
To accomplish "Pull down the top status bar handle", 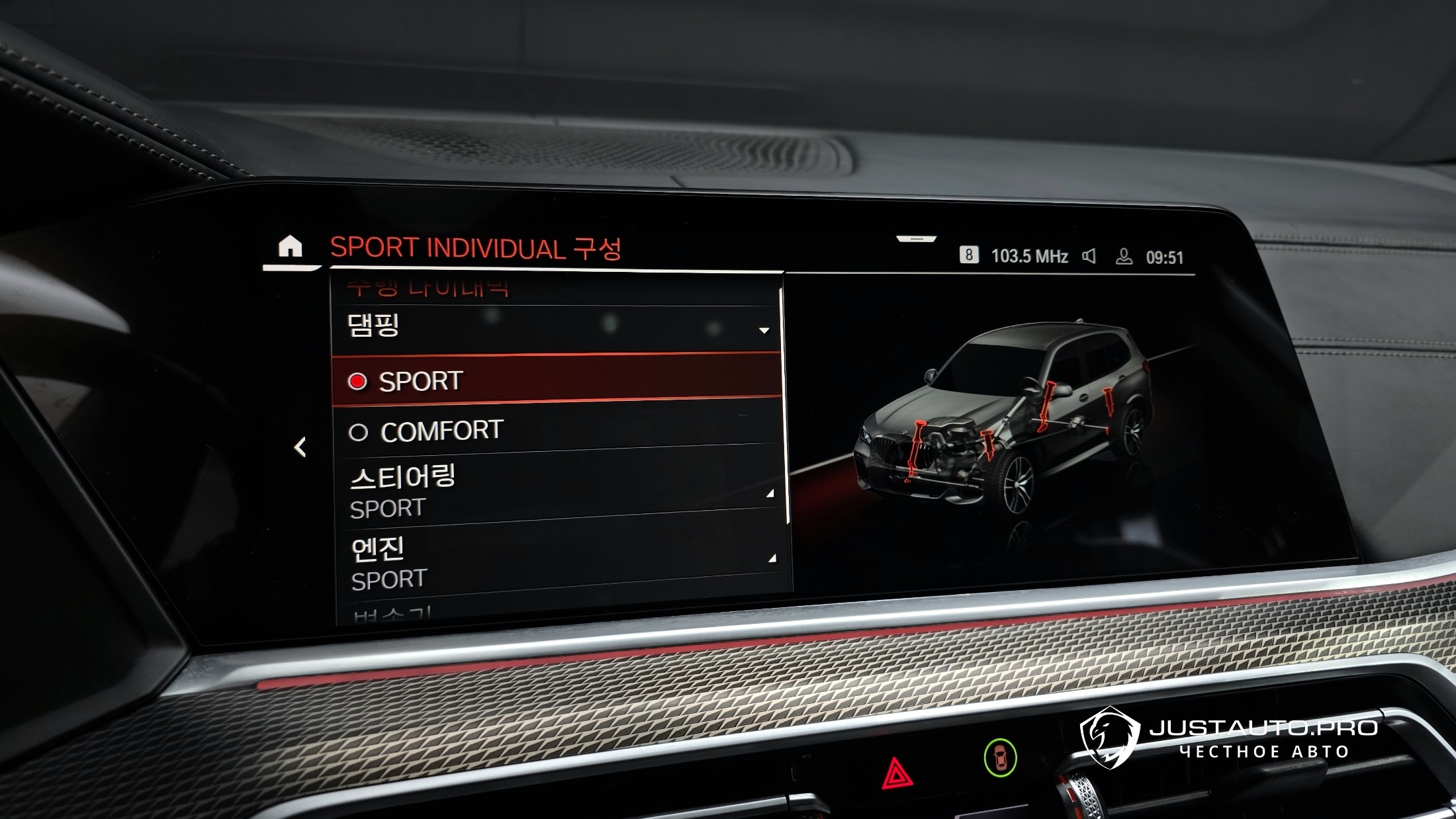I will point(916,238).
